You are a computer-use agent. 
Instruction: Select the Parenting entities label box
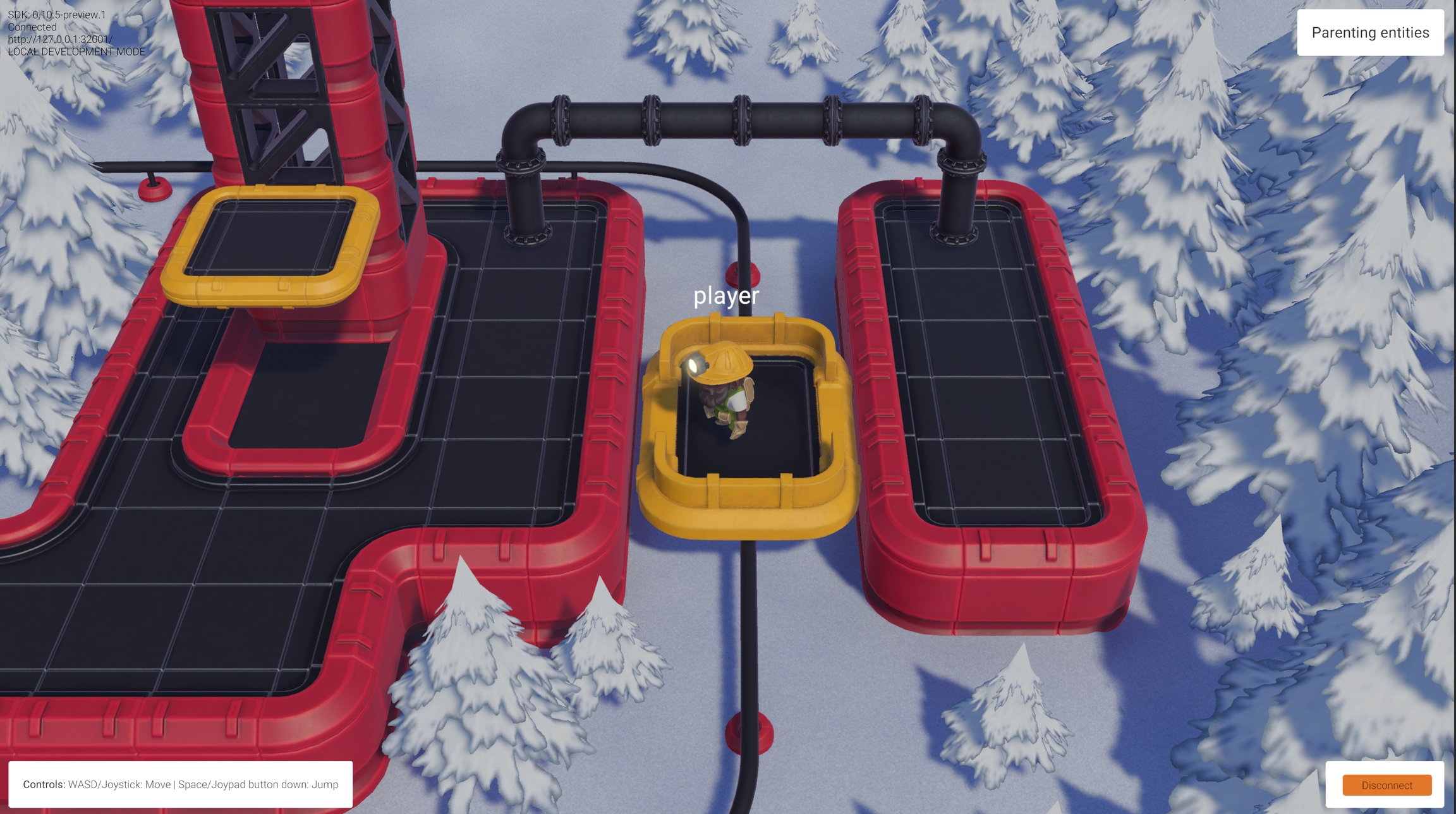(x=1370, y=33)
